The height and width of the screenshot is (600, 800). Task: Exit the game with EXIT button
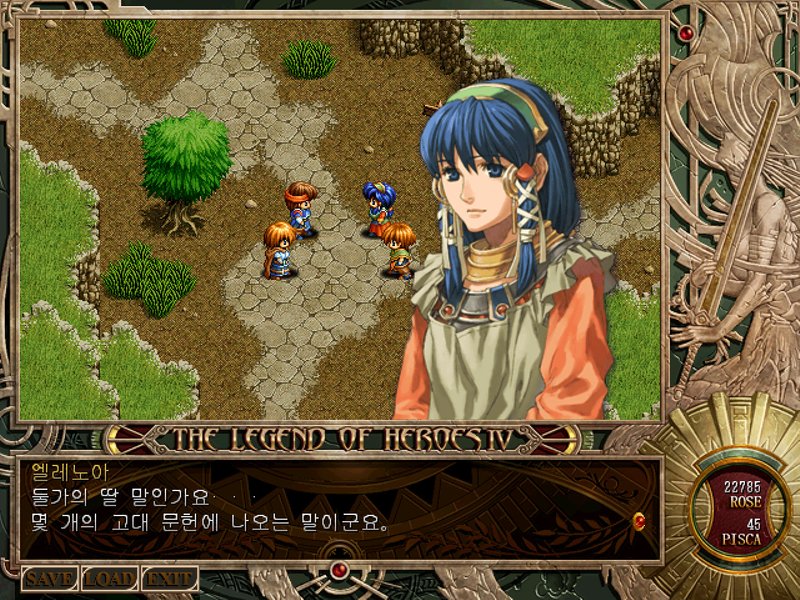click(x=169, y=578)
